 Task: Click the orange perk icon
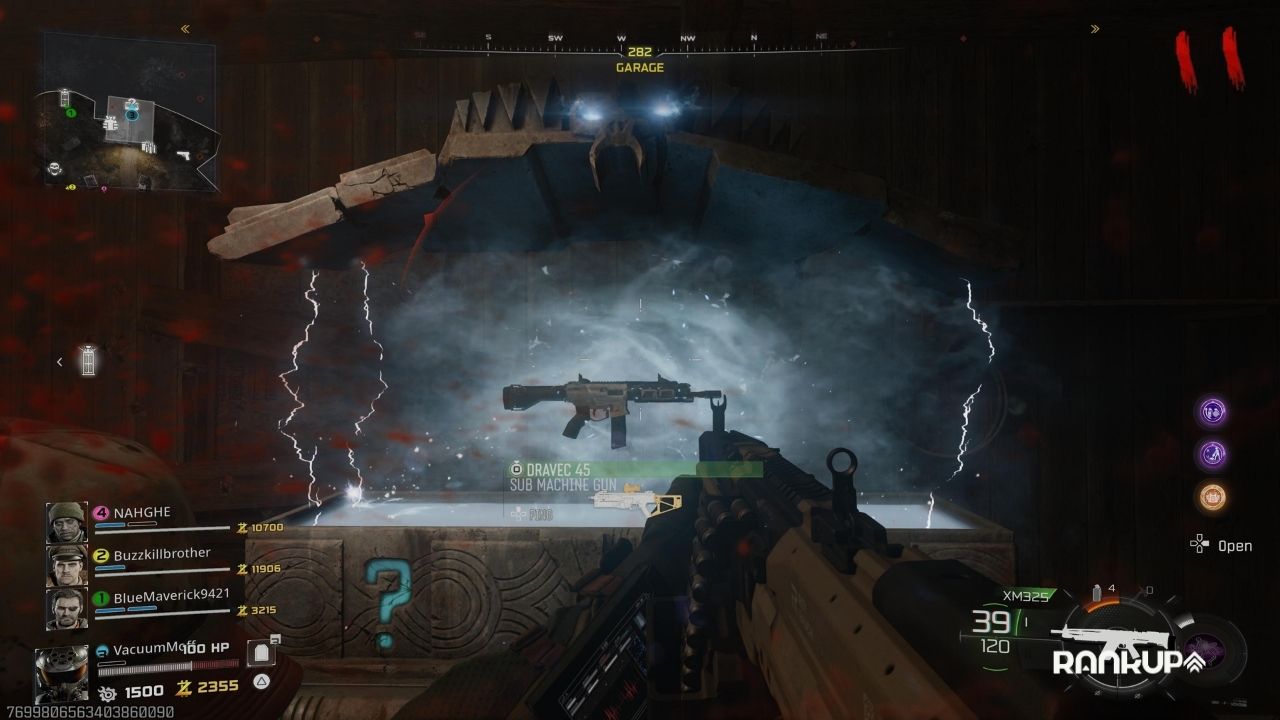coord(1214,497)
